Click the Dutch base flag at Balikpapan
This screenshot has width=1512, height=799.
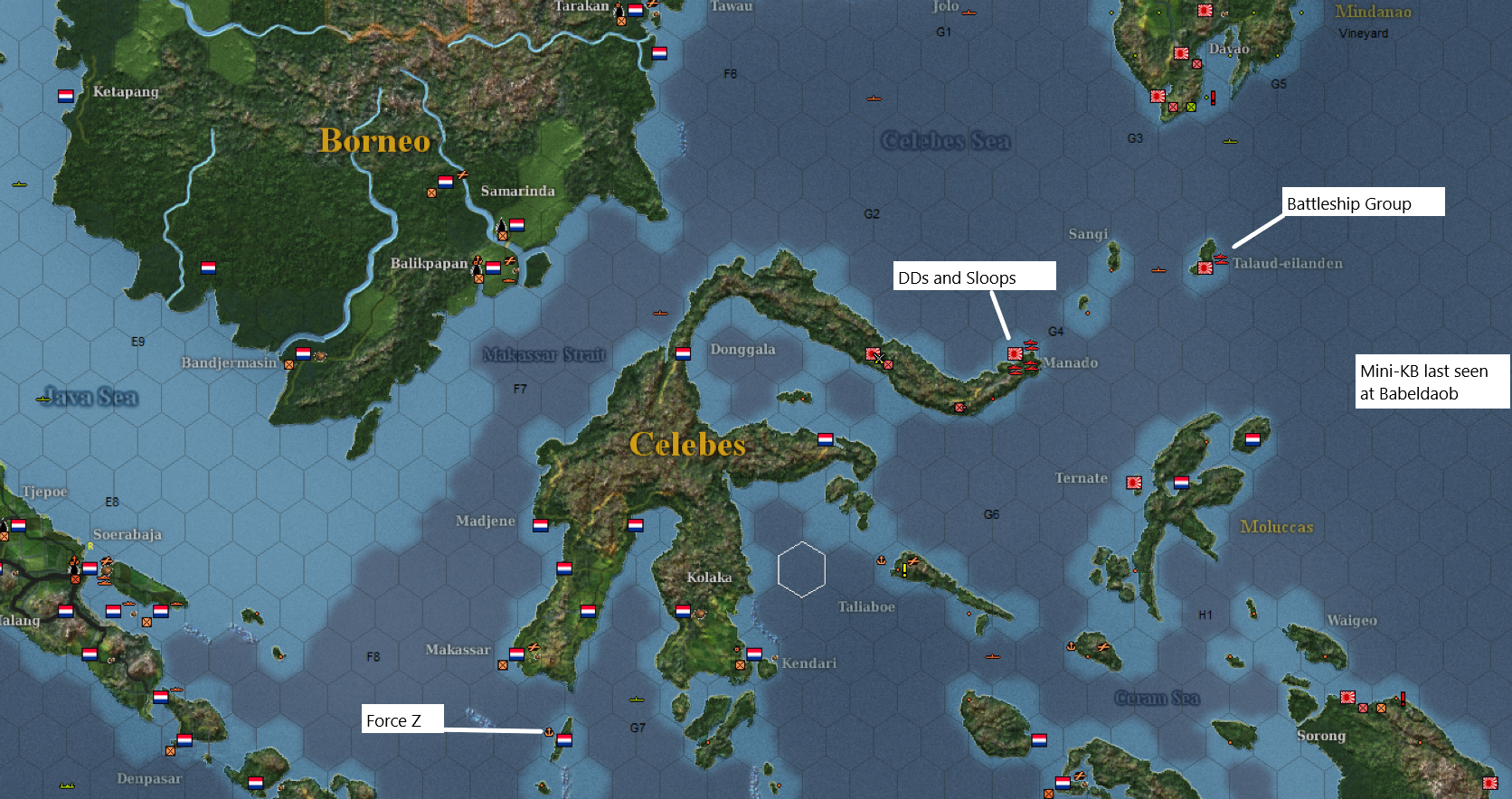coord(493,266)
